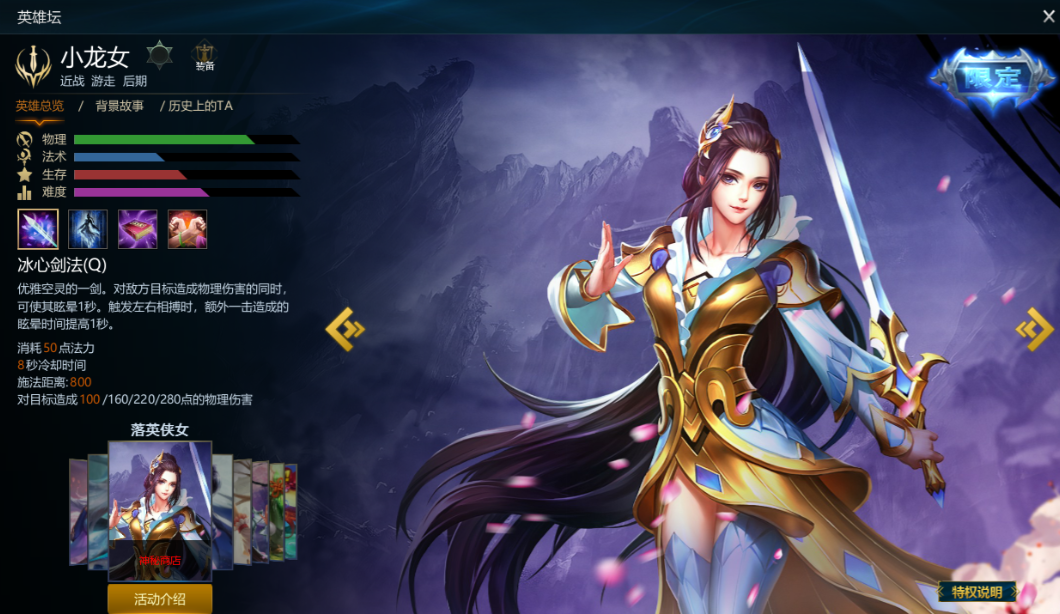Switch to the 英雄总览 tab
The height and width of the screenshot is (614, 1060).
click(40, 106)
